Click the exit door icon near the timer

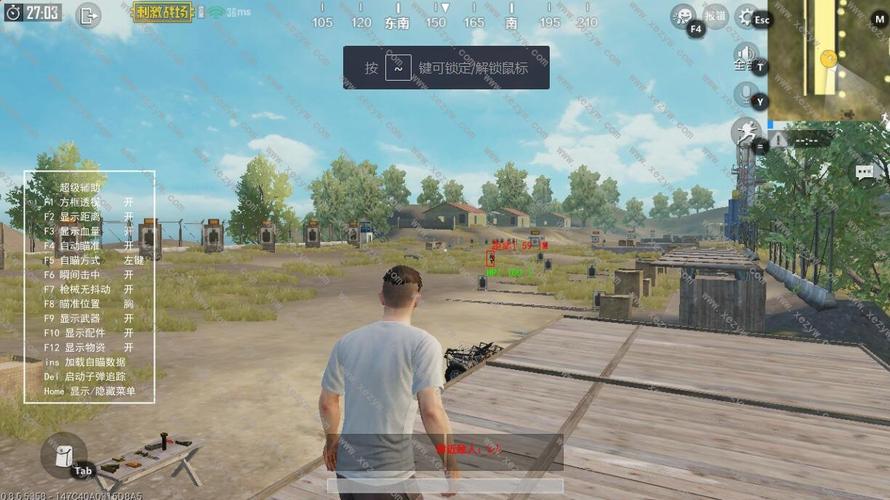tap(88, 15)
